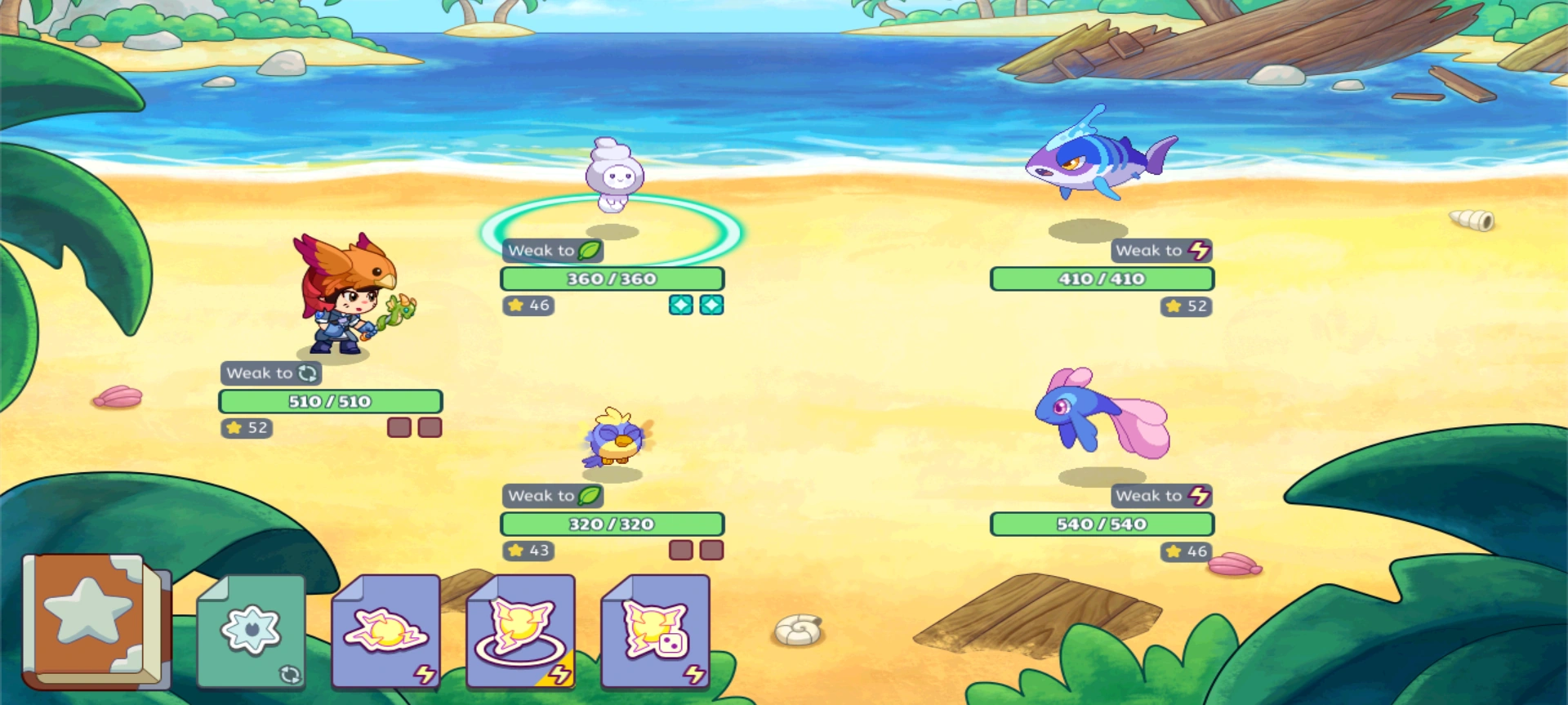The height and width of the screenshot is (705, 1568).
Task: Click the lightning weakness icon near the shark
Action: [x=1199, y=250]
